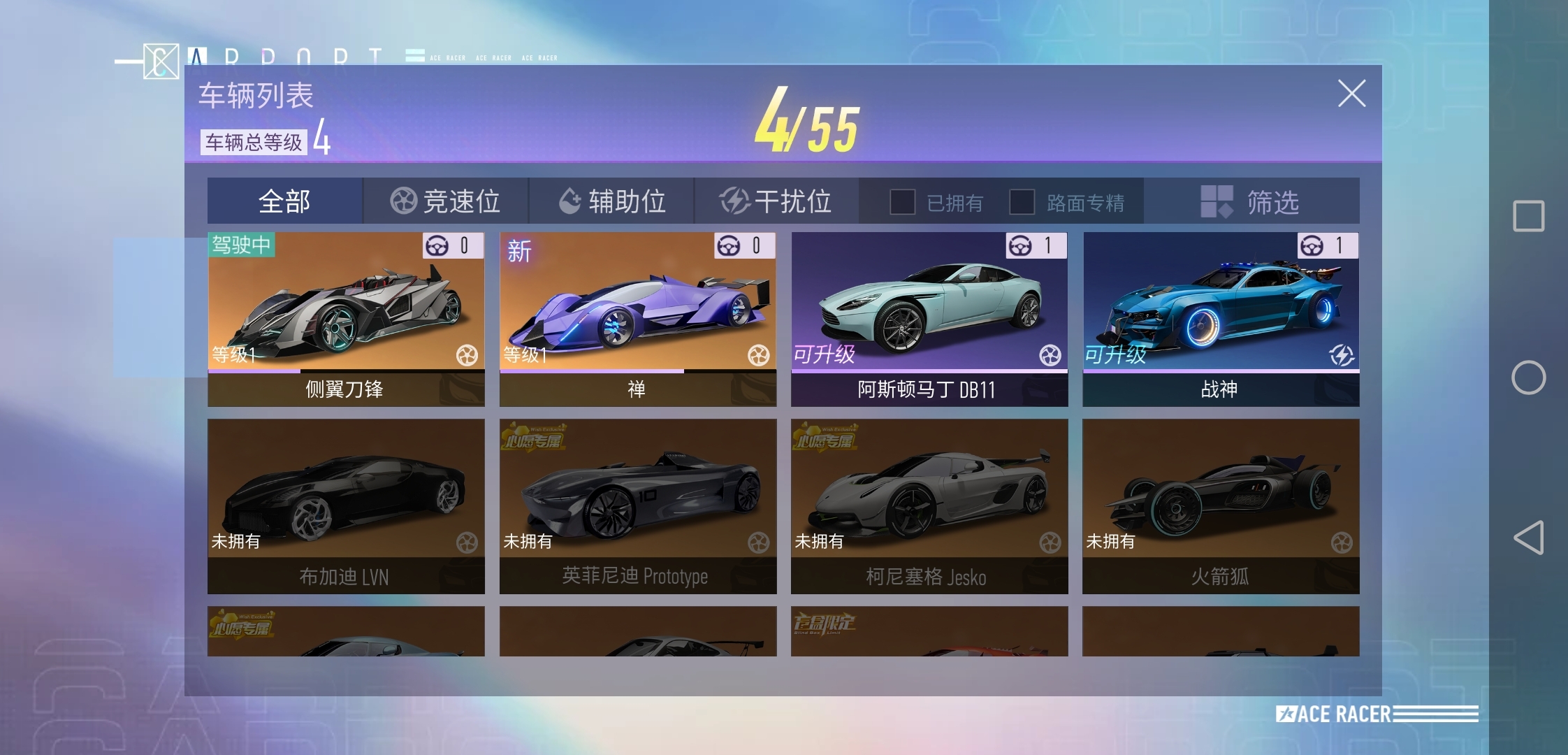Click the 辅助位 droplet icon
This screenshot has width=1568, height=755.
(570, 200)
